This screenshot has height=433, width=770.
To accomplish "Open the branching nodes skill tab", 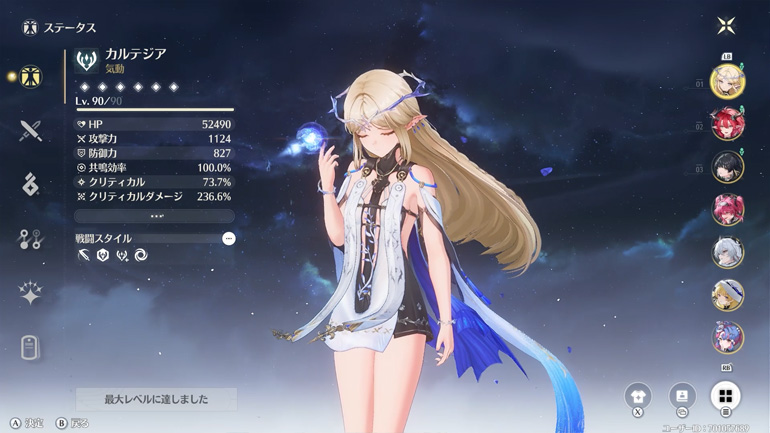I will tap(30, 239).
